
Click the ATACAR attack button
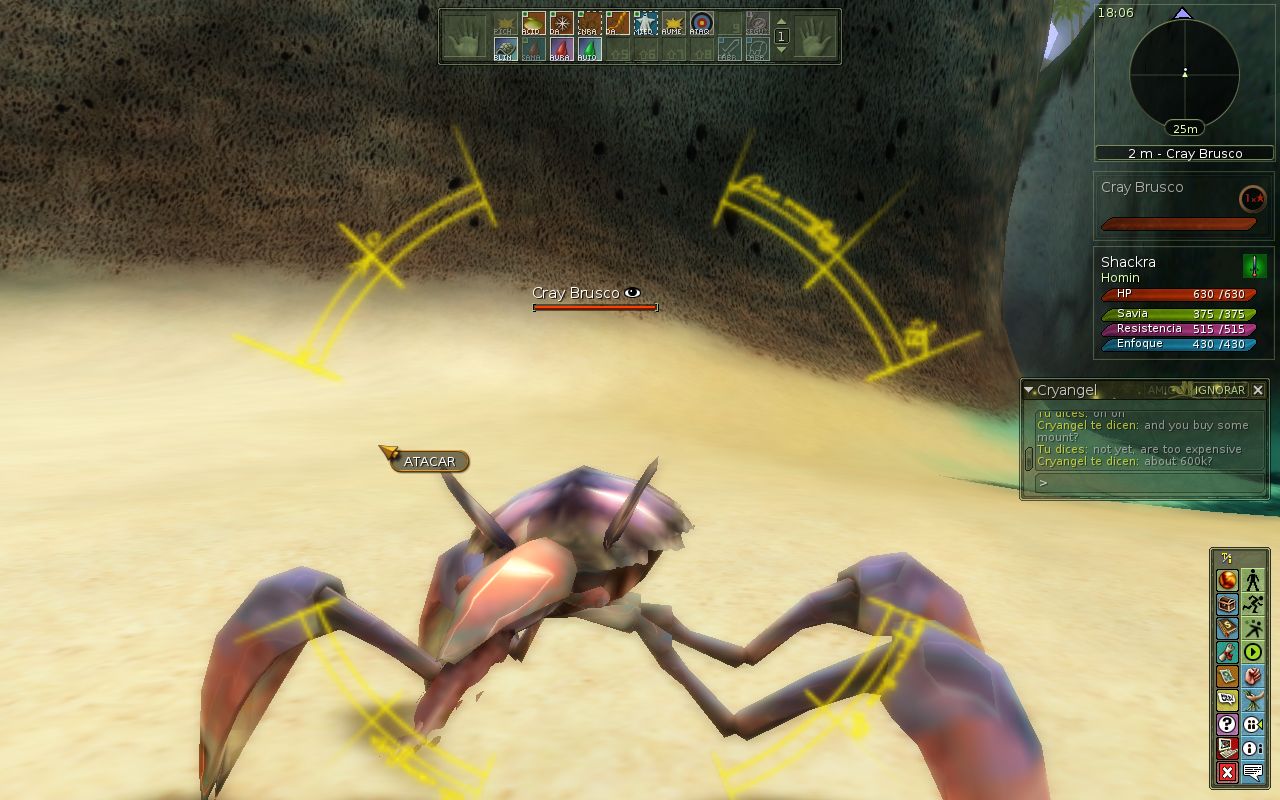pyautogui.click(x=429, y=462)
